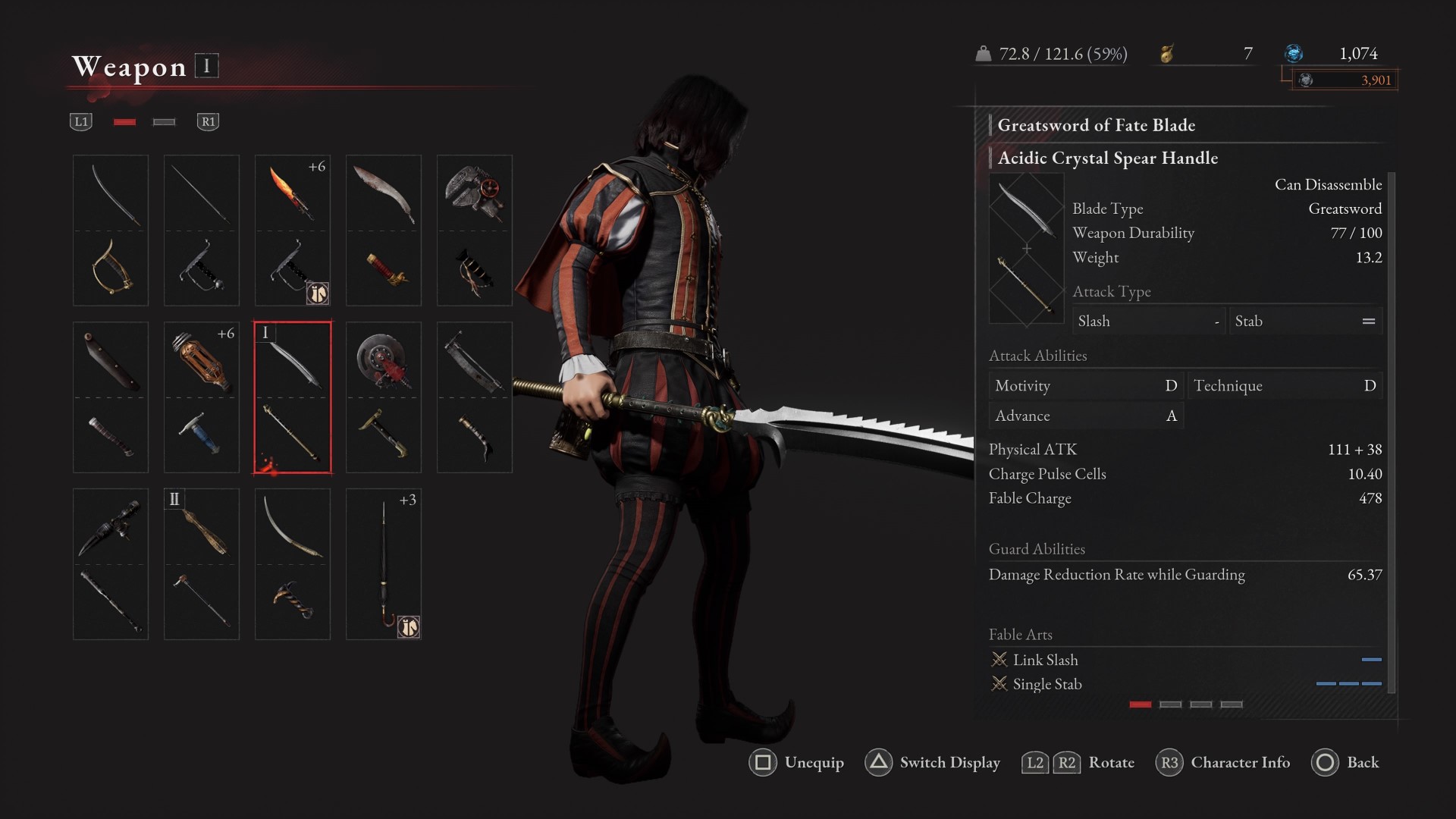This screenshot has height=819, width=1456.
Task: Select the weapon marked with II
Action: [x=201, y=563]
